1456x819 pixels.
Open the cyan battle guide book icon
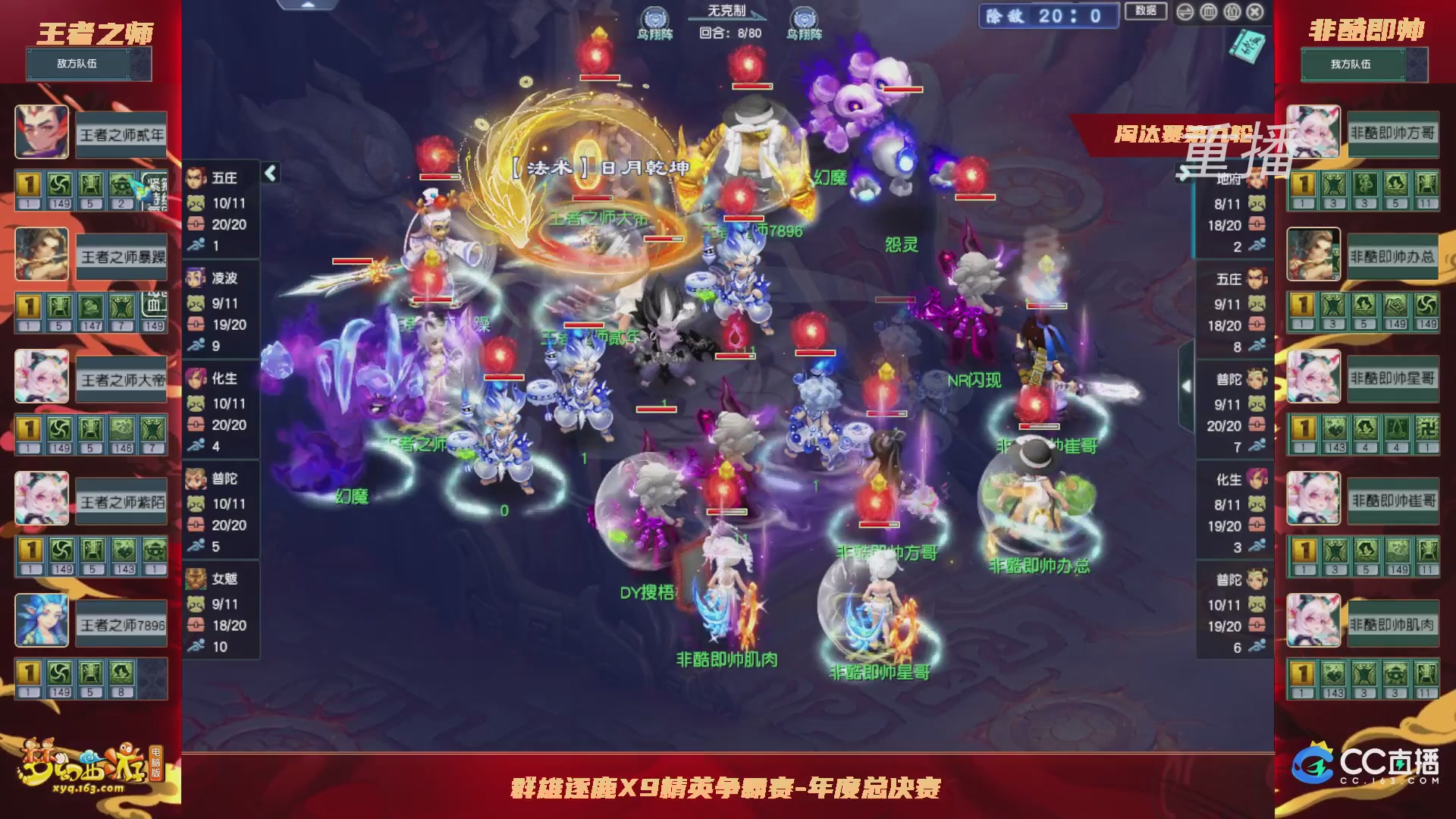pyautogui.click(x=1247, y=47)
